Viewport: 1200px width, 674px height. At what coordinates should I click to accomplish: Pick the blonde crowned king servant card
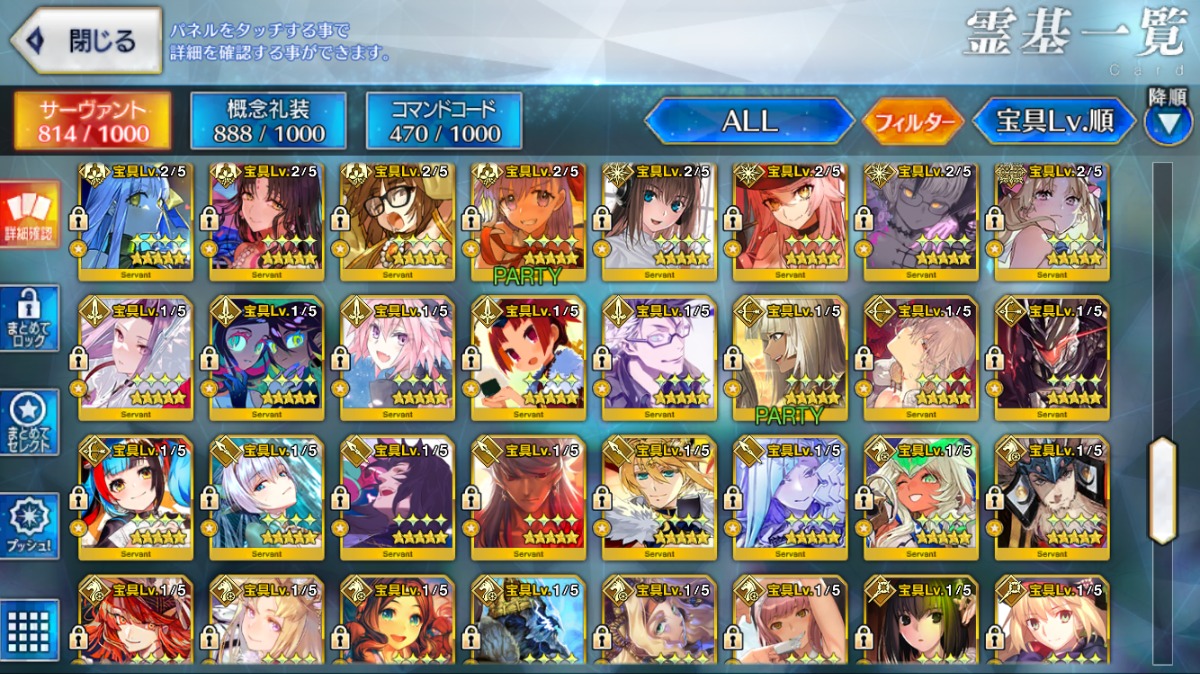click(x=659, y=496)
